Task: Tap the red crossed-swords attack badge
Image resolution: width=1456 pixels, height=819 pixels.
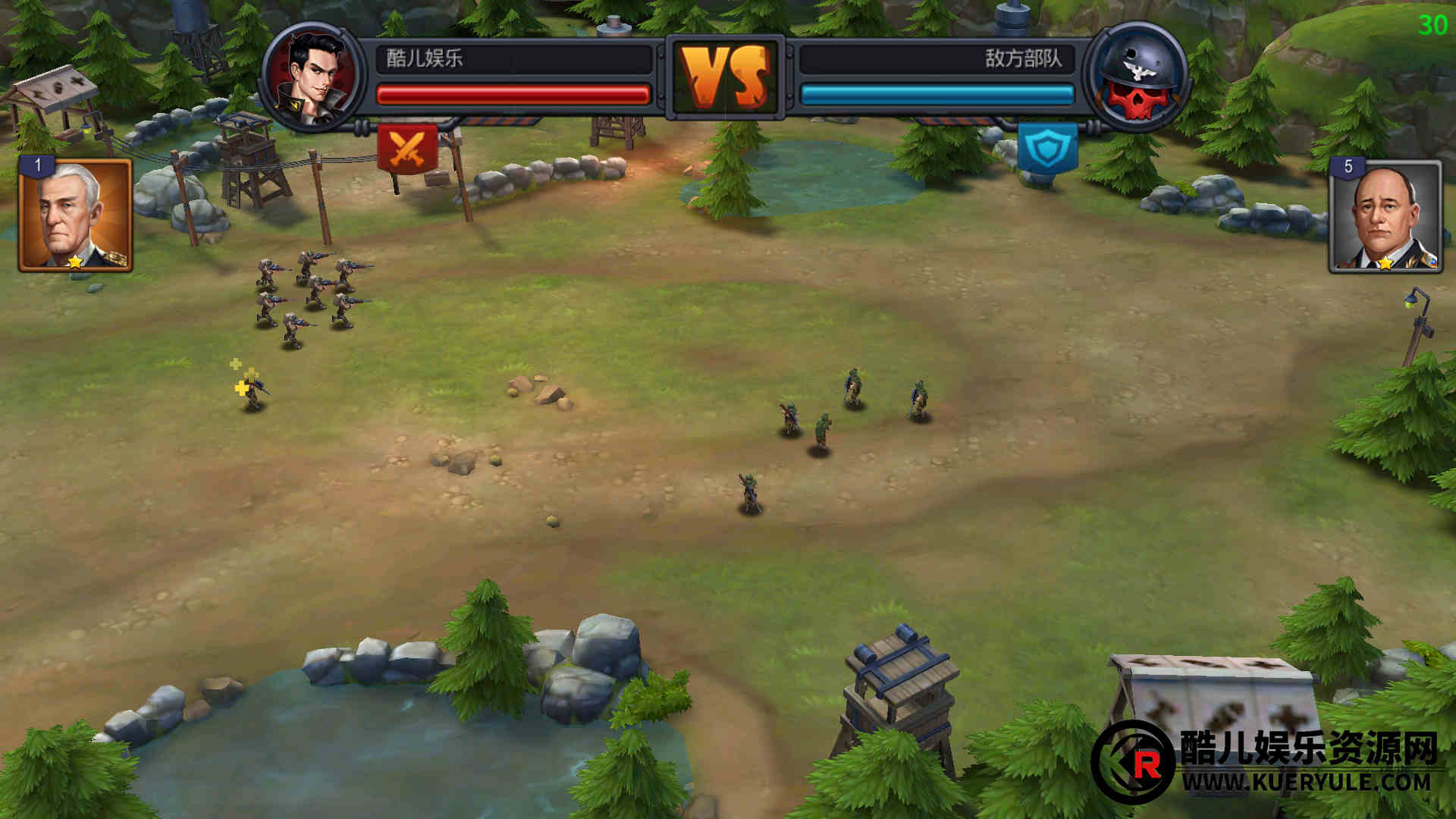Action: coord(407,148)
